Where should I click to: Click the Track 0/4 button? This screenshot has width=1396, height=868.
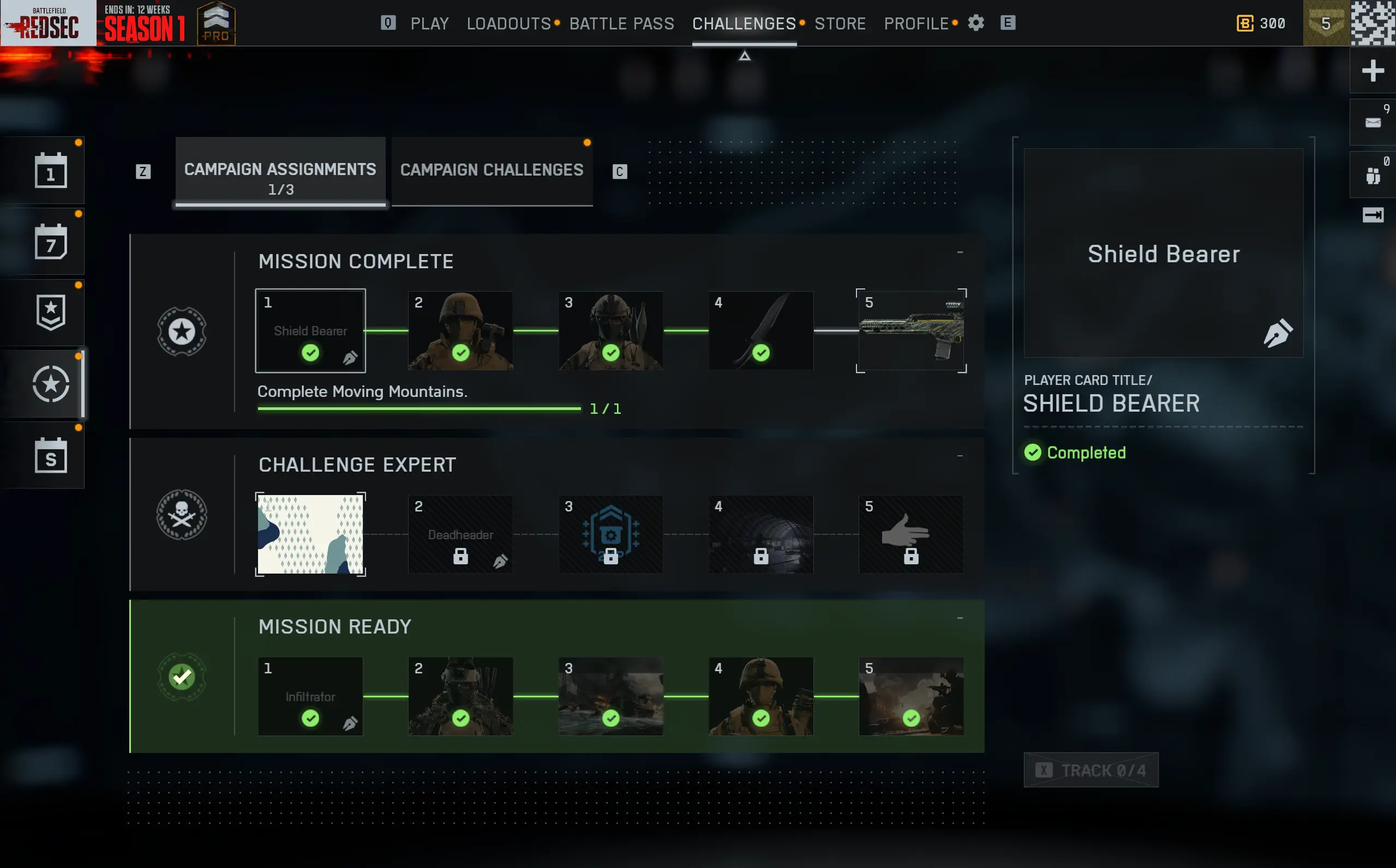[x=1091, y=770]
